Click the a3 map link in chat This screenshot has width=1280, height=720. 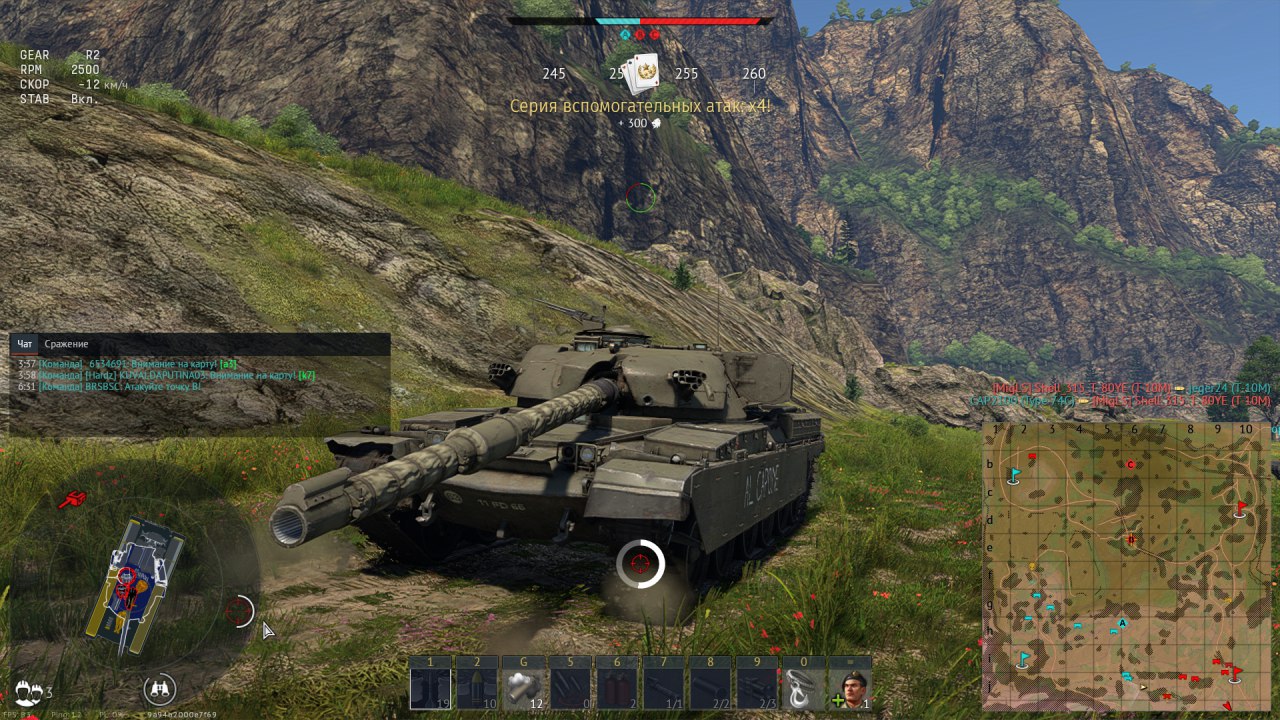point(228,364)
